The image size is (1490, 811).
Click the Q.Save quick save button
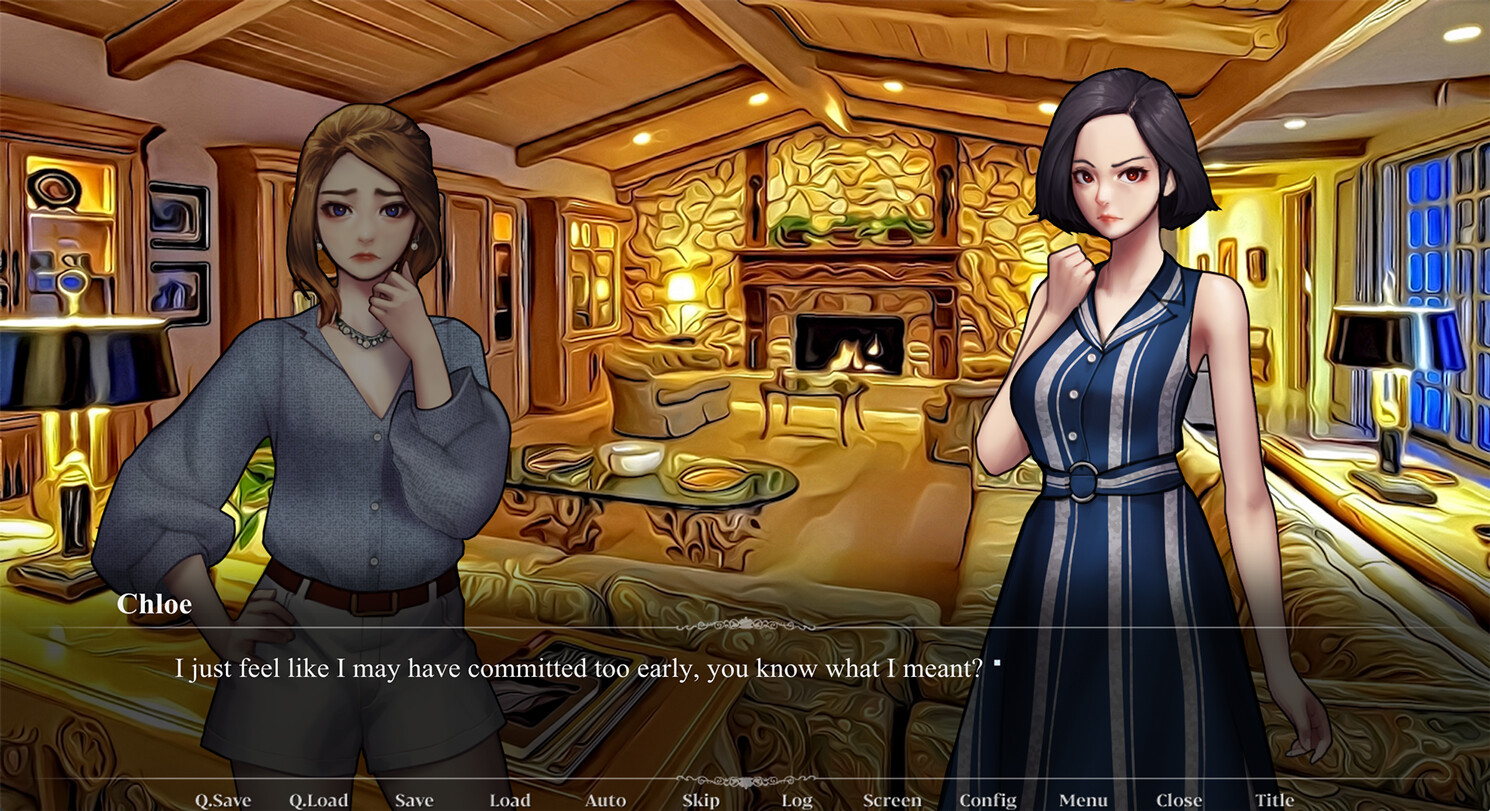pyautogui.click(x=224, y=799)
